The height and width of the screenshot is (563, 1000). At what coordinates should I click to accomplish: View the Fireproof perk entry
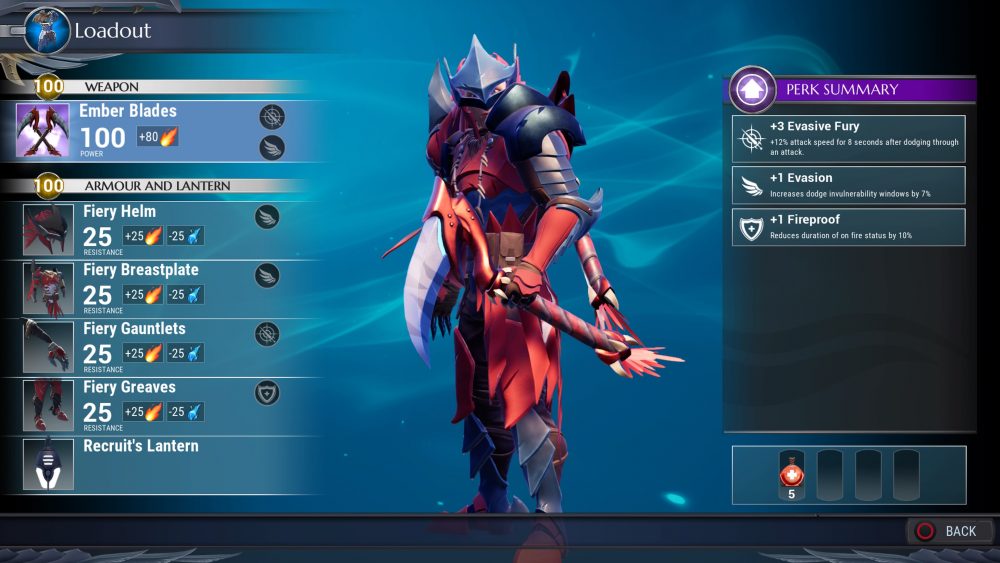pyautogui.click(x=848, y=227)
